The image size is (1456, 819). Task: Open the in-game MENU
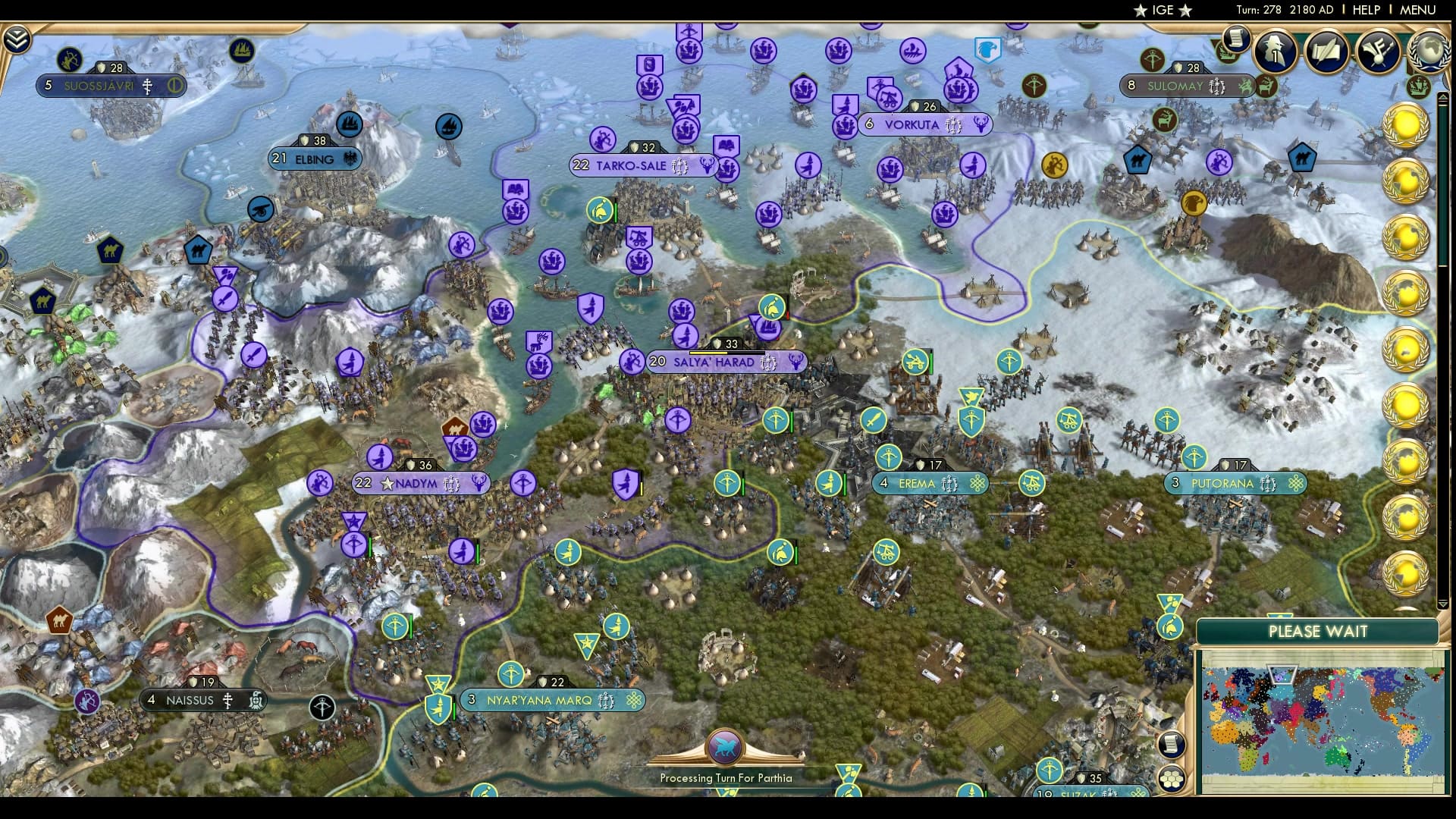[x=1420, y=10]
